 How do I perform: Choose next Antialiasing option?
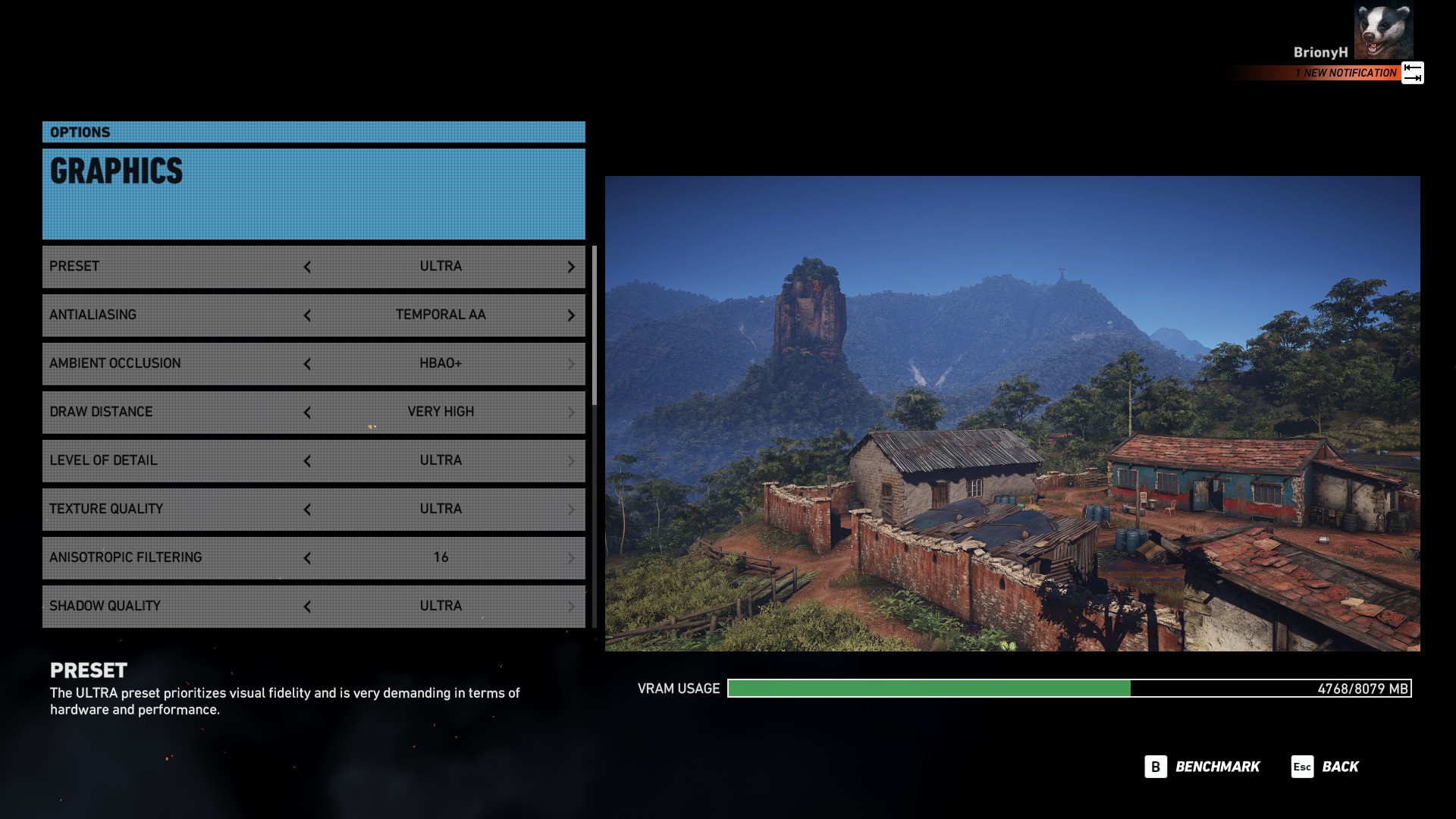coord(571,315)
